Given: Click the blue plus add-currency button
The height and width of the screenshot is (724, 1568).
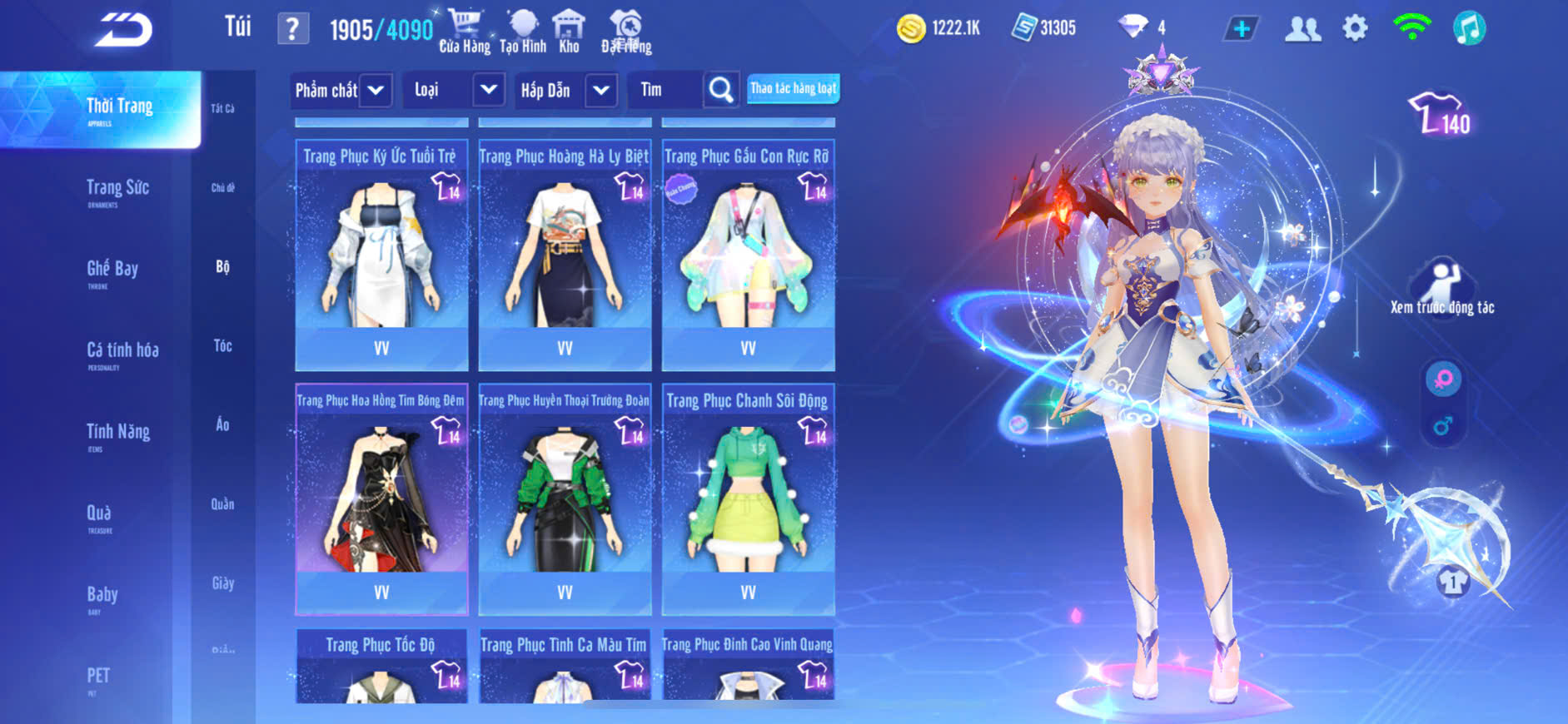Looking at the screenshot, I should point(1241,29).
